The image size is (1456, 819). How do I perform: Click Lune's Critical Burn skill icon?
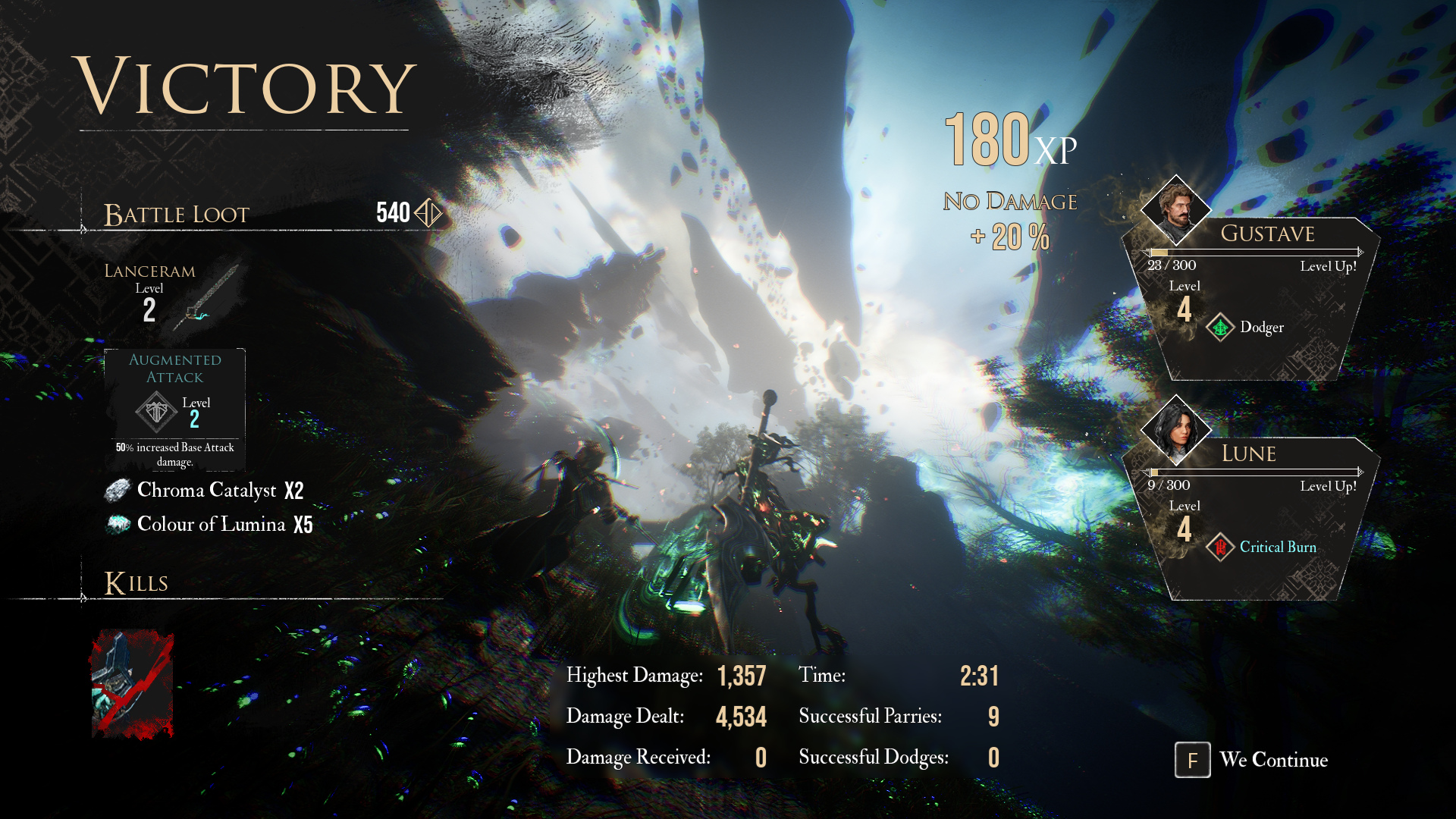[x=1220, y=548]
